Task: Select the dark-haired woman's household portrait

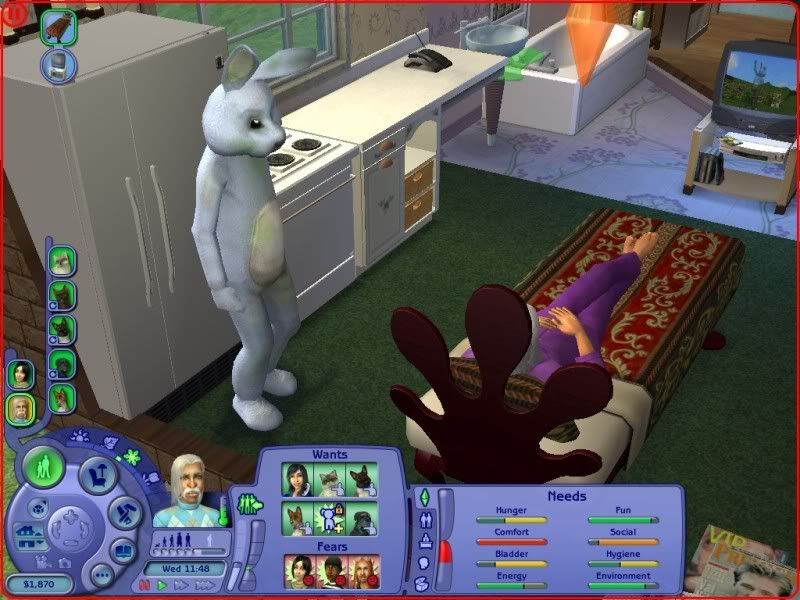Action: (20, 374)
